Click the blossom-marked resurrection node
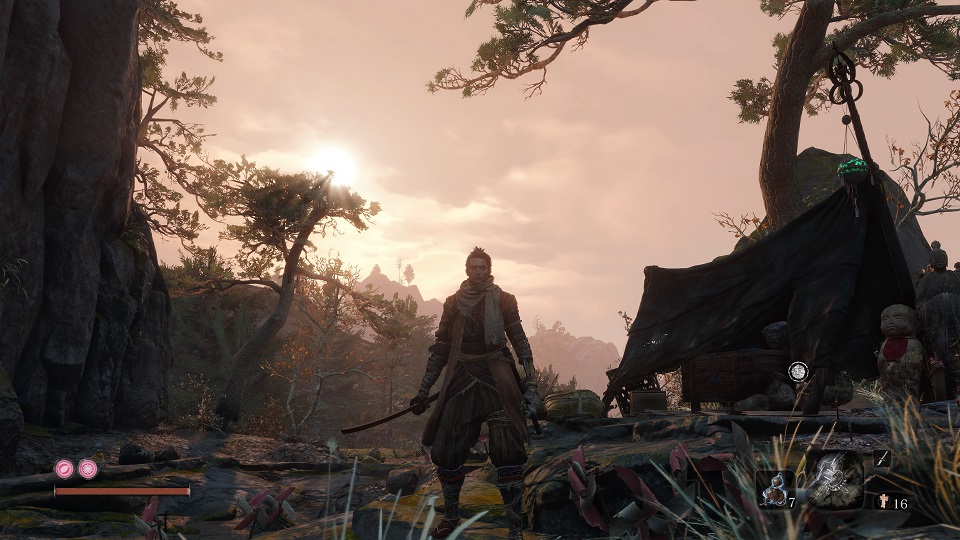 [88, 468]
